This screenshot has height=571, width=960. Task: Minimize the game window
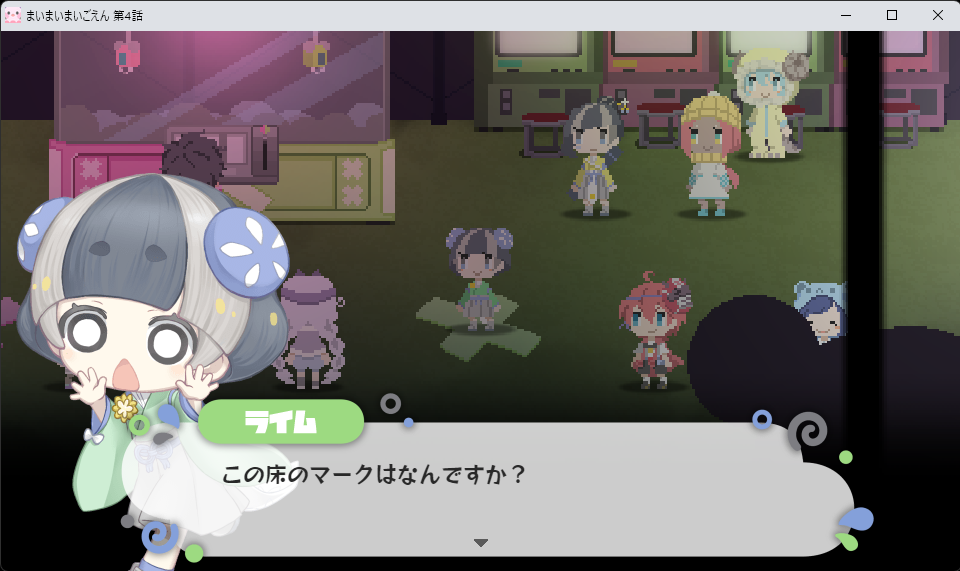click(846, 15)
